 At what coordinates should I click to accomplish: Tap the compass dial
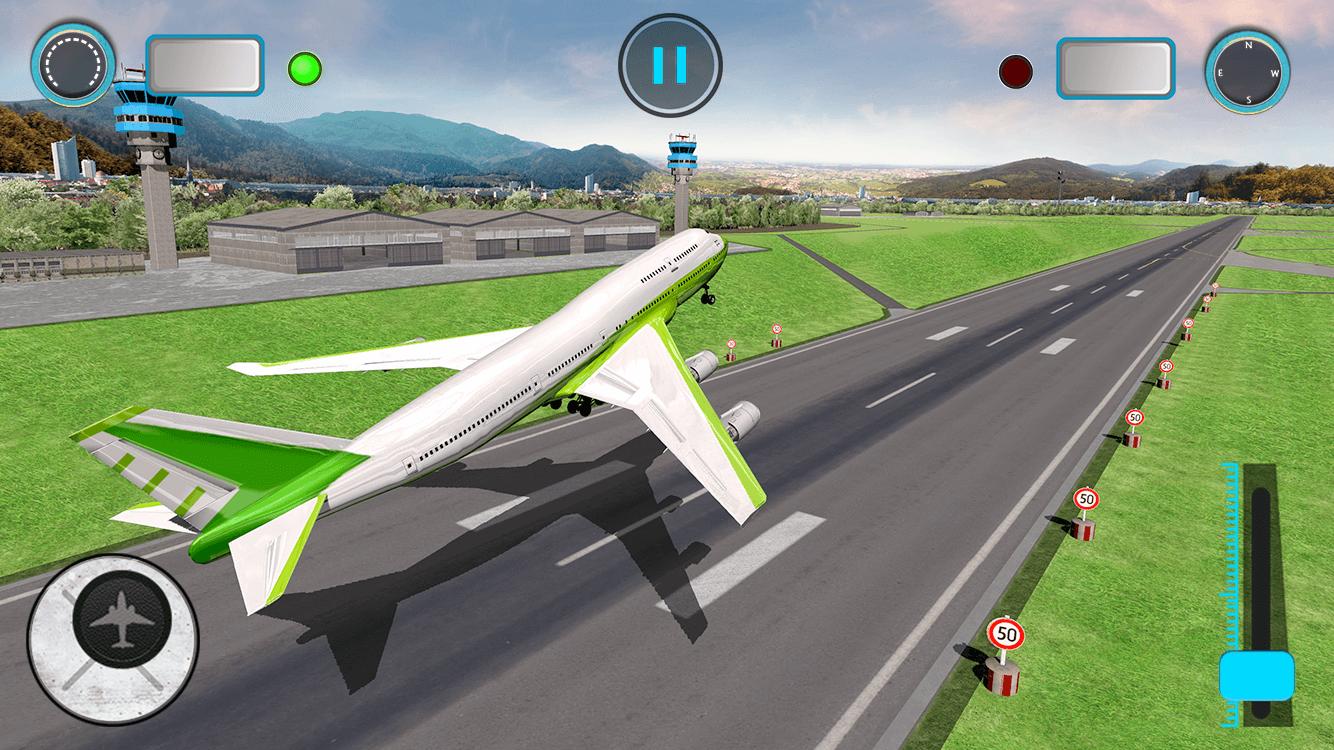1247,73
